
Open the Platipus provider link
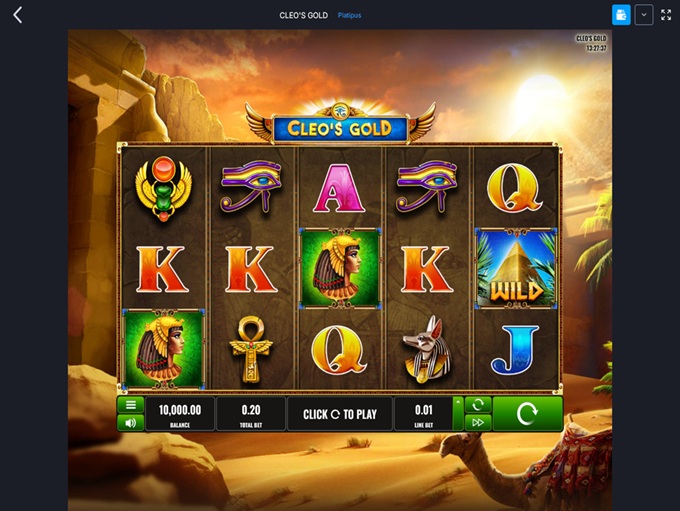(x=349, y=15)
